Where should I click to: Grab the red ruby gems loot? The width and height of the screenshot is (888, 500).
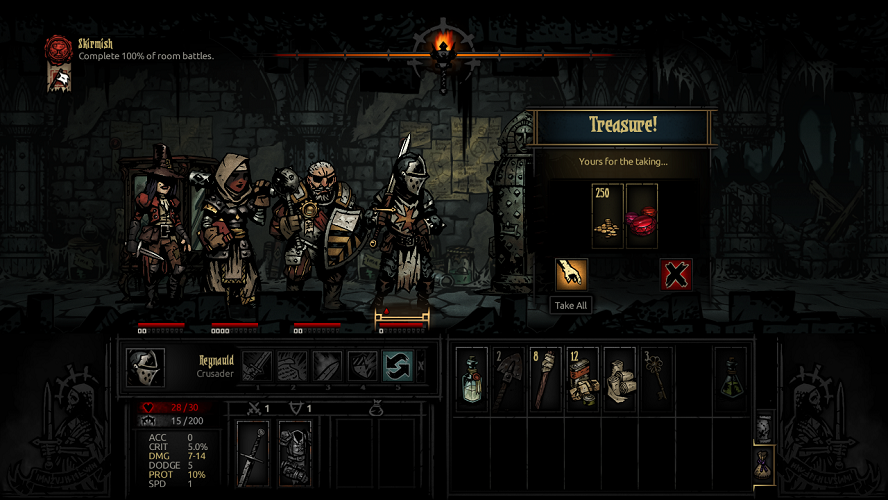[x=642, y=215]
